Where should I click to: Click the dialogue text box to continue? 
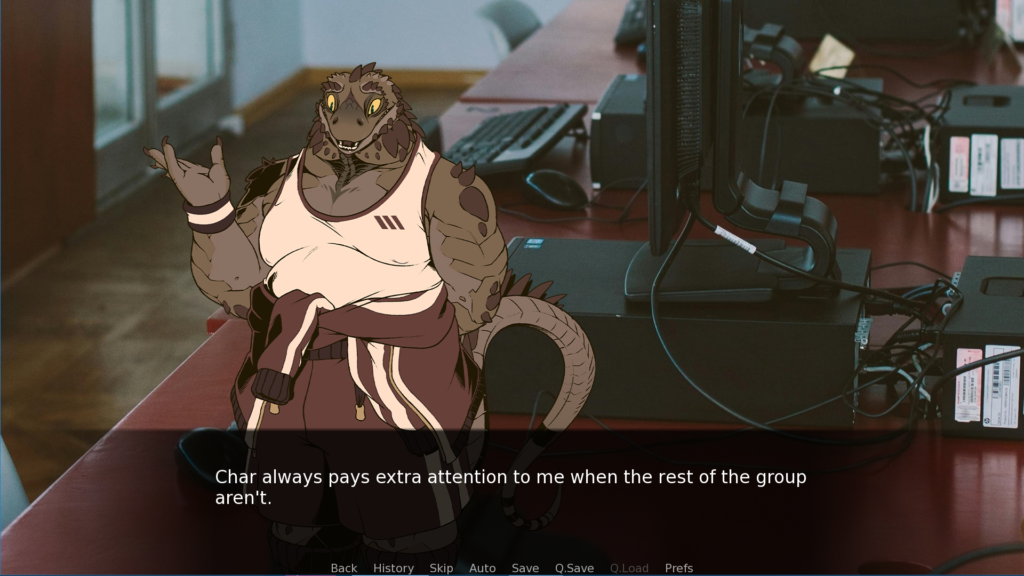pyautogui.click(x=511, y=488)
